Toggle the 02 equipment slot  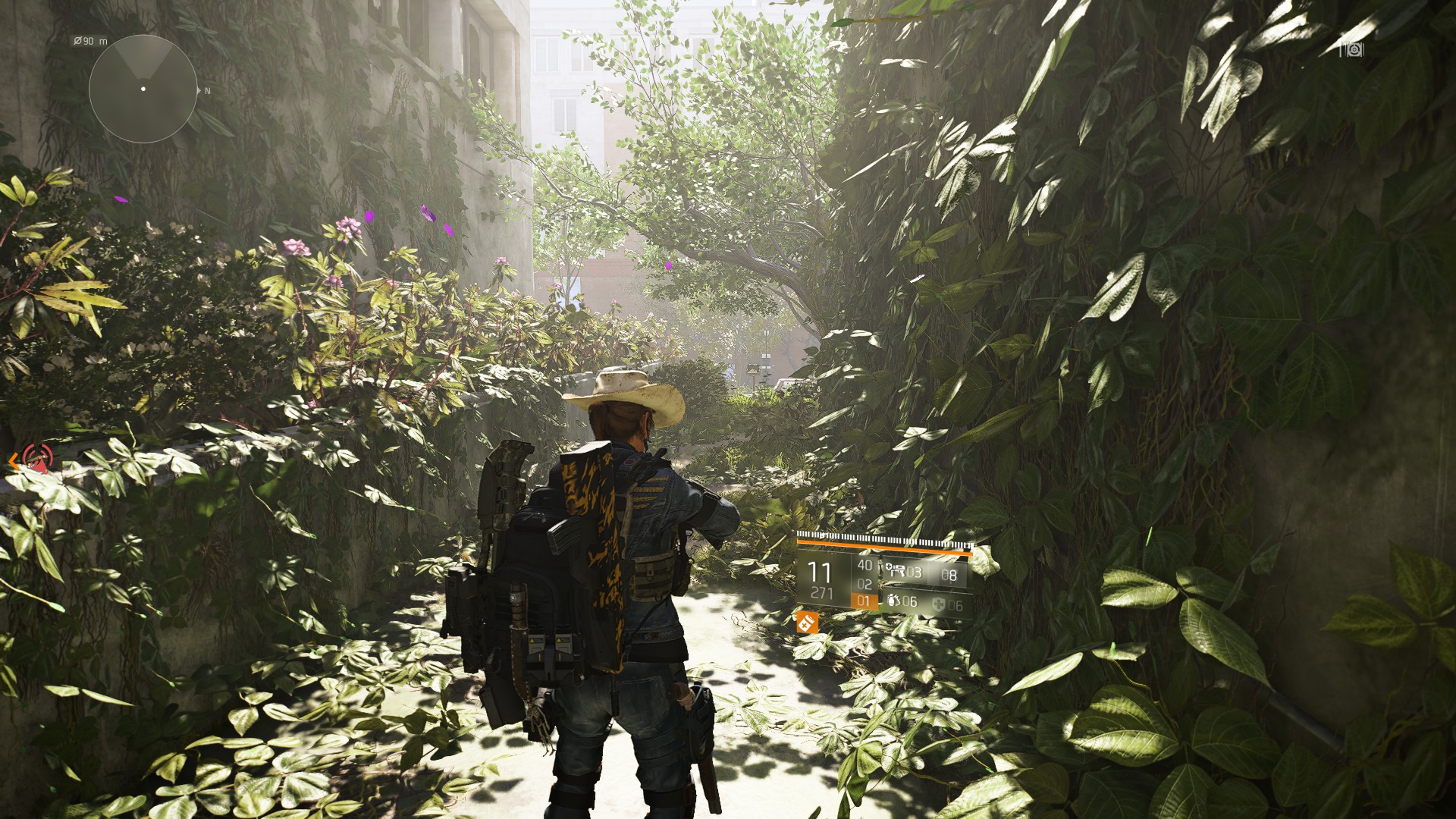(865, 585)
